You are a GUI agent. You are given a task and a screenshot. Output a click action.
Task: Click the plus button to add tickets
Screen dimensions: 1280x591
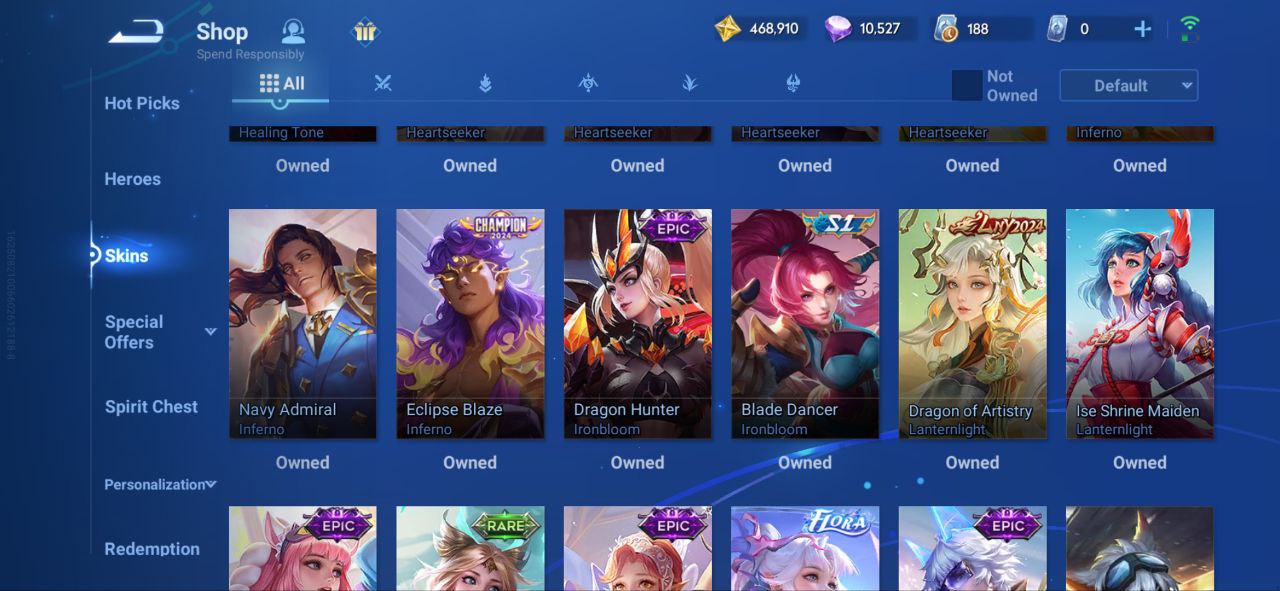[1142, 29]
